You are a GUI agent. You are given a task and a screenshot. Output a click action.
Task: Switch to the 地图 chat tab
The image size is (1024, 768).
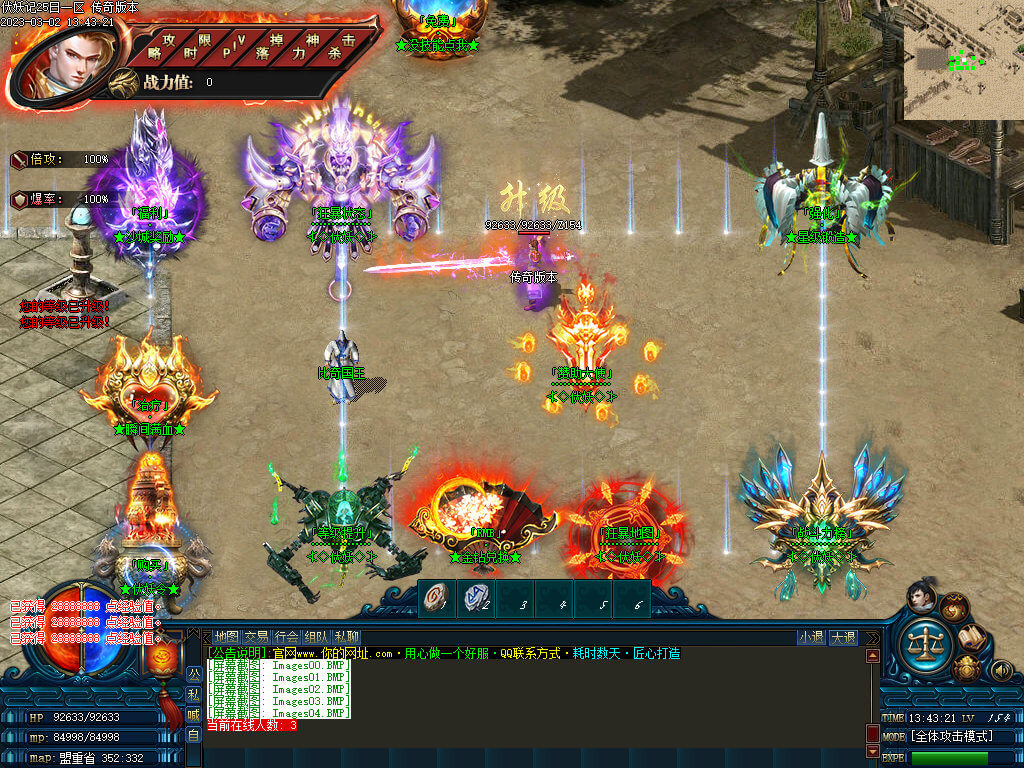227,636
